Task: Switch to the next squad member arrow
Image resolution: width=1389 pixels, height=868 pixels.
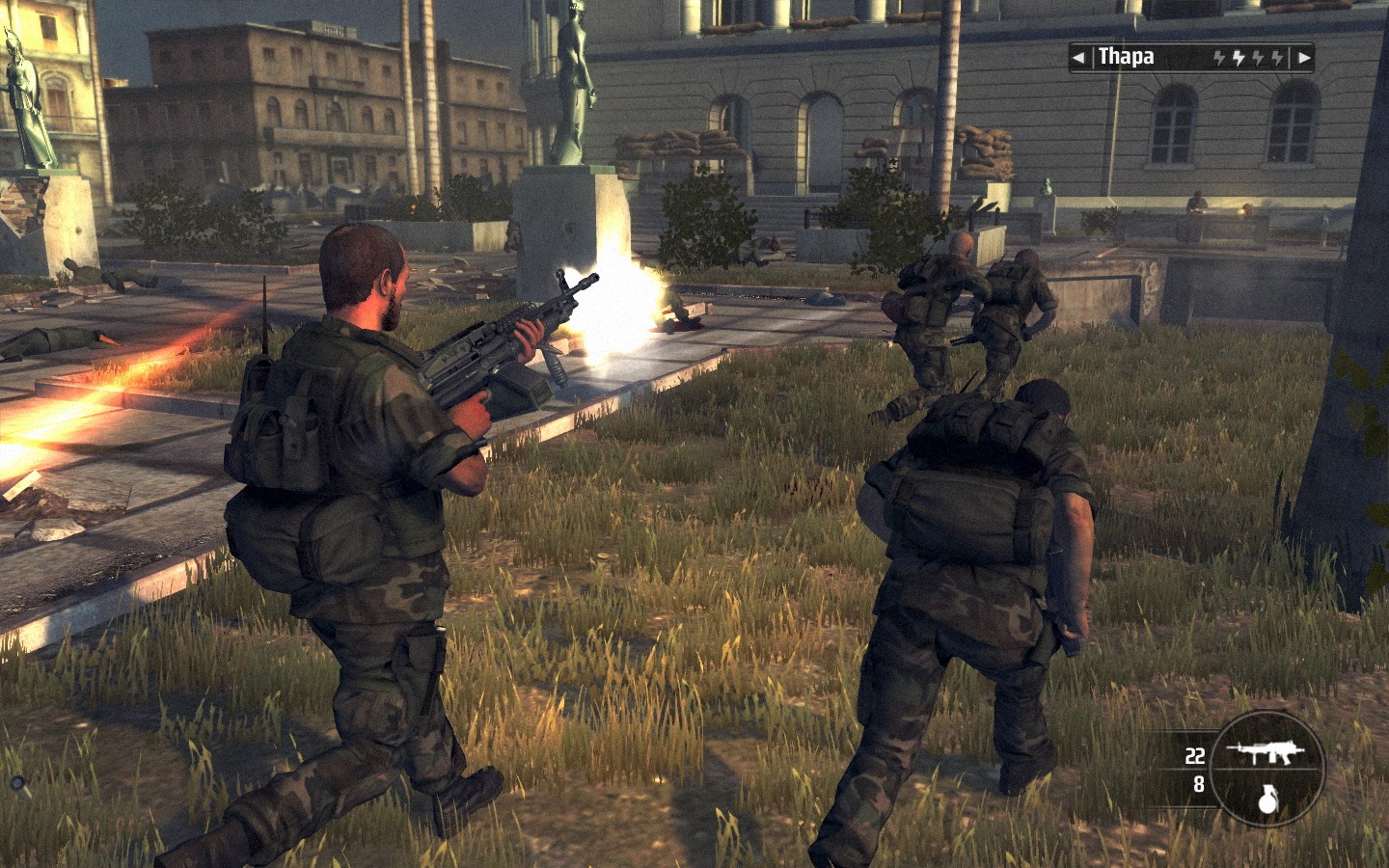Action: 1303,58
